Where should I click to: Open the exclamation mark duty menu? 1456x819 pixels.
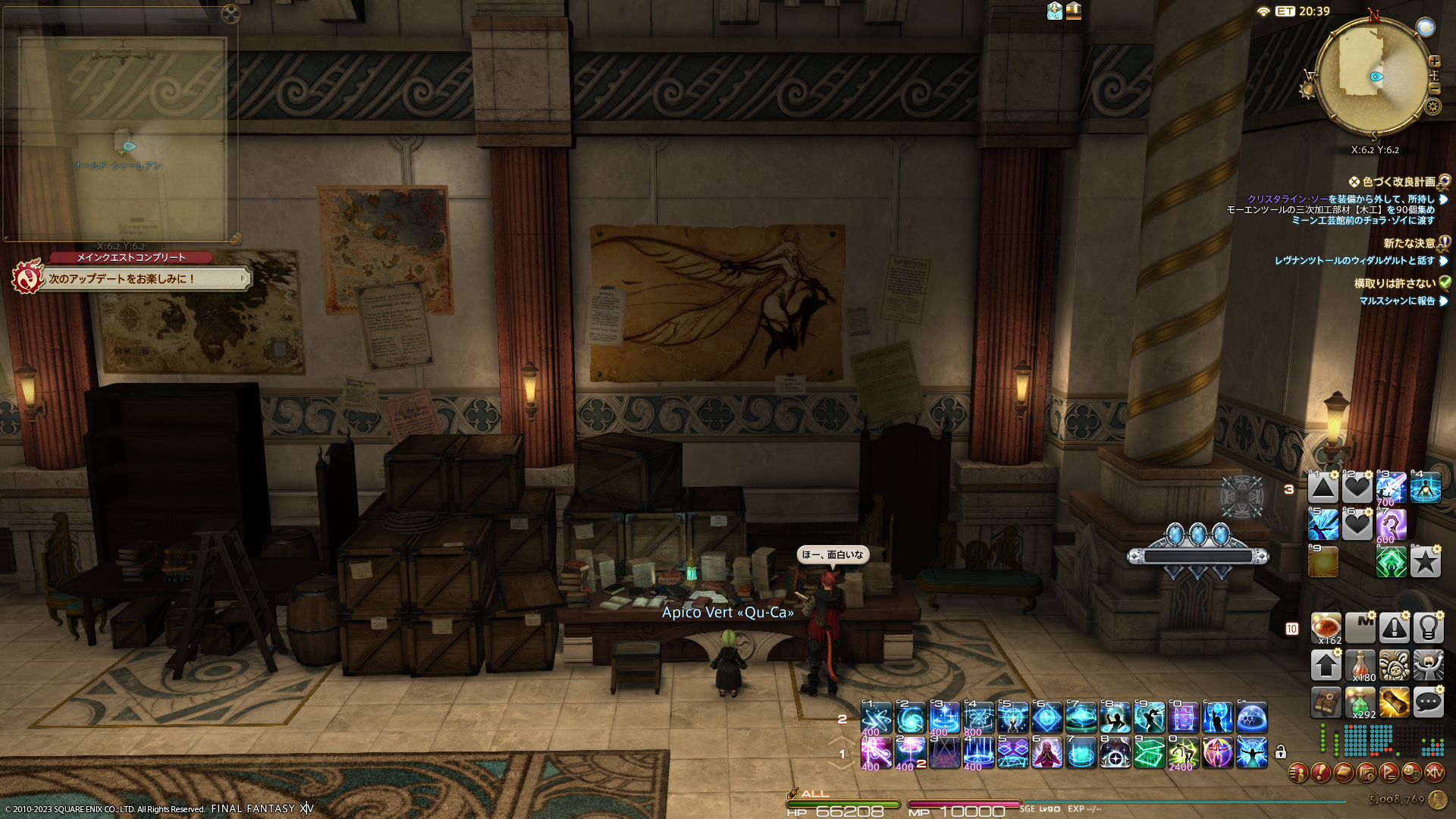click(x=1320, y=773)
